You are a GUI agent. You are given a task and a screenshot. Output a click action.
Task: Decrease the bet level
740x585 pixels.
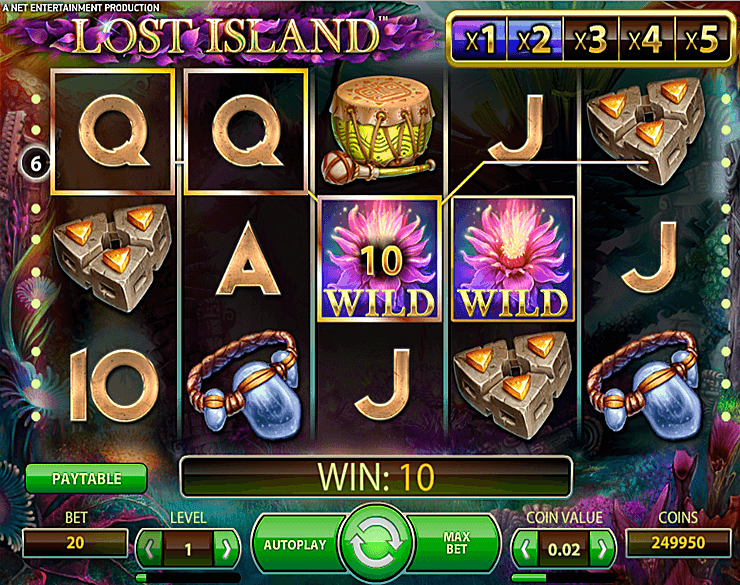coord(150,547)
